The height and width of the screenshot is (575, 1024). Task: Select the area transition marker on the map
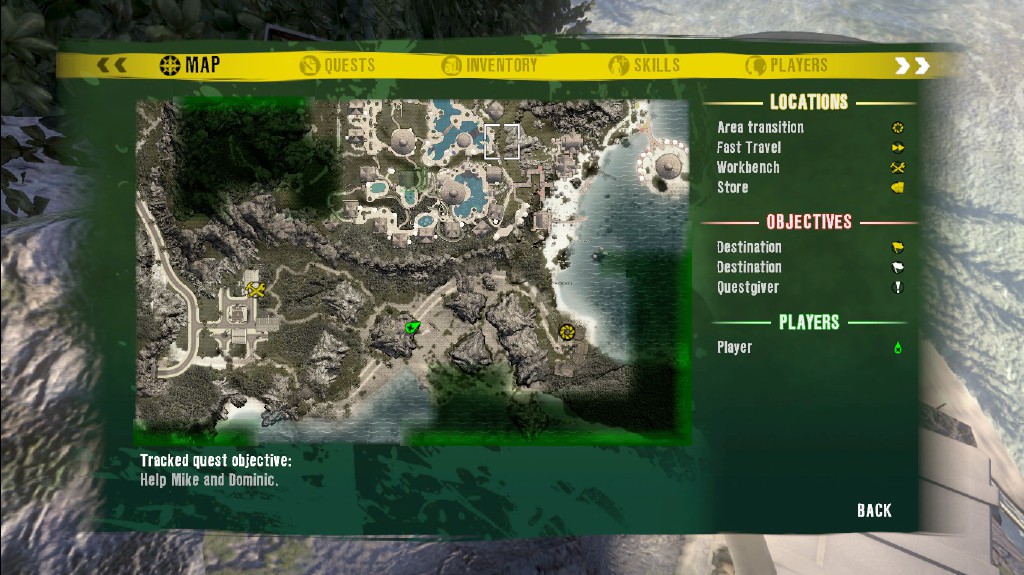pyautogui.click(x=567, y=331)
